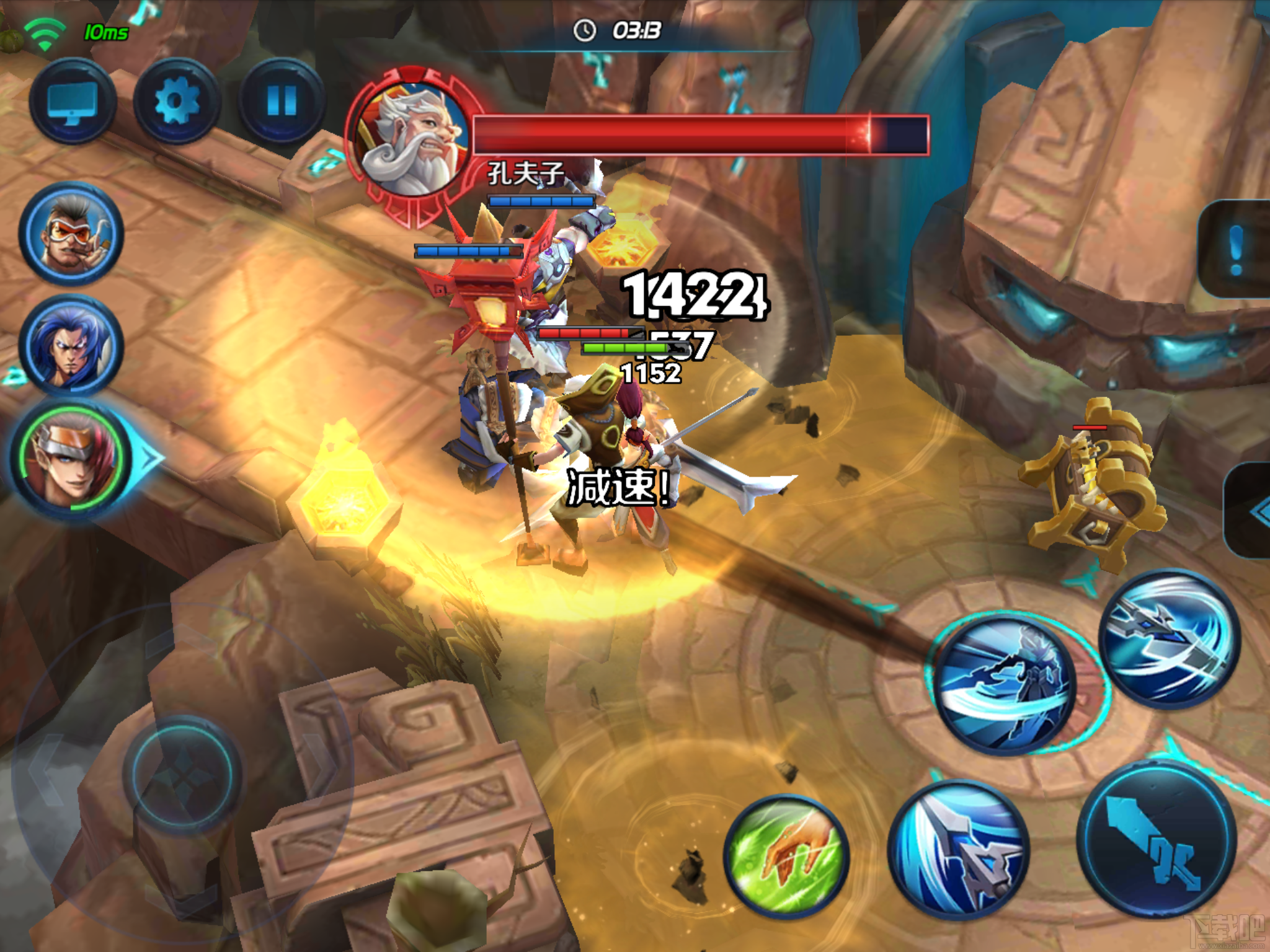1270x952 pixels.
Task: Activate the green hand skill
Action: pos(786,857)
